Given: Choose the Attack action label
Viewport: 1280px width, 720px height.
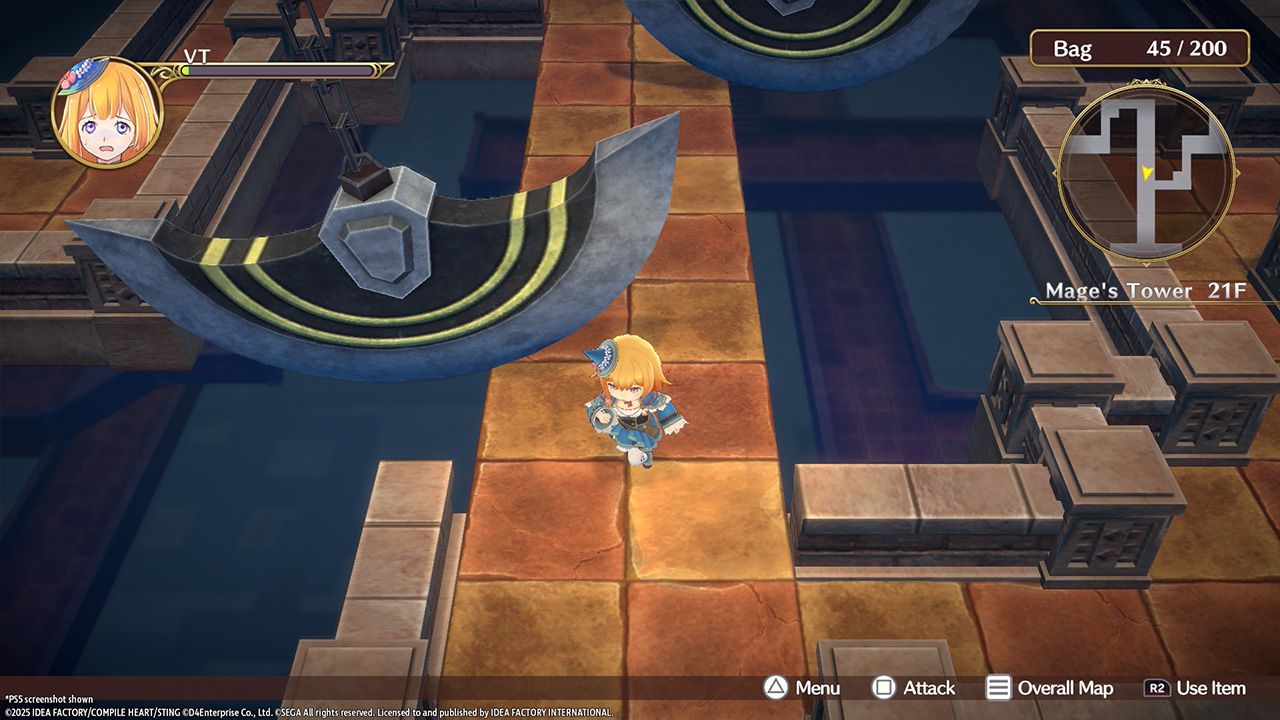Looking at the screenshot, I should [x=914, y=688].
